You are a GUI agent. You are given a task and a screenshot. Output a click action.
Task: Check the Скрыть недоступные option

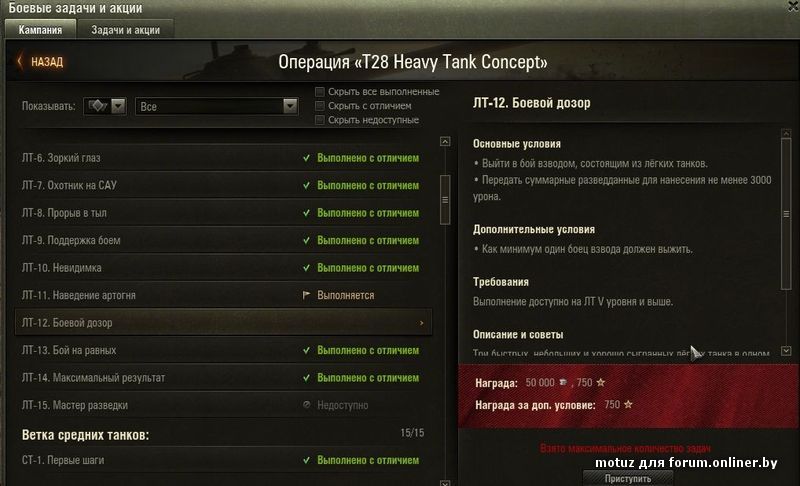[x=320, y=120]
